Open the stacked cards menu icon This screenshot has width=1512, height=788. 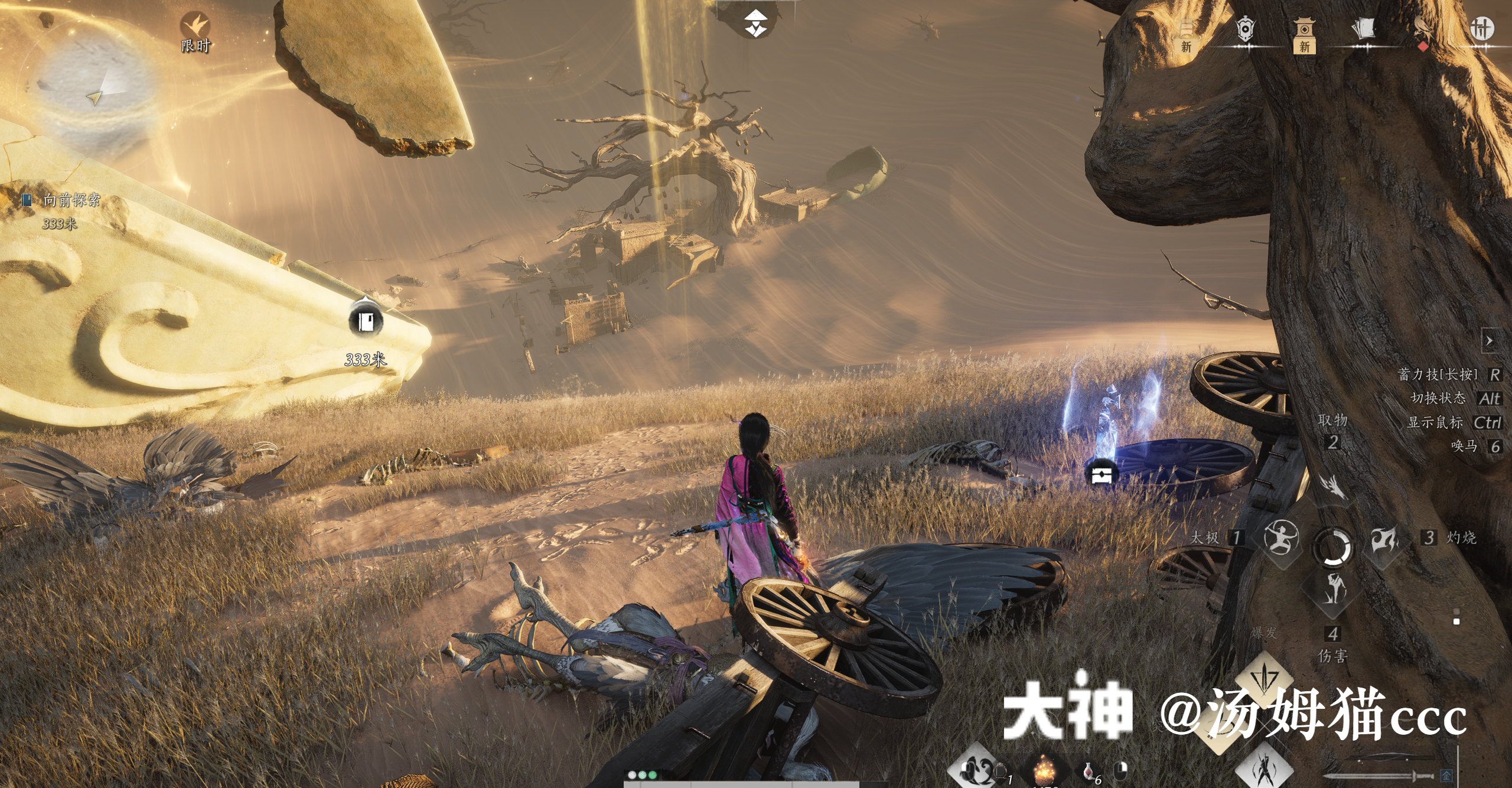(1363, 30)
